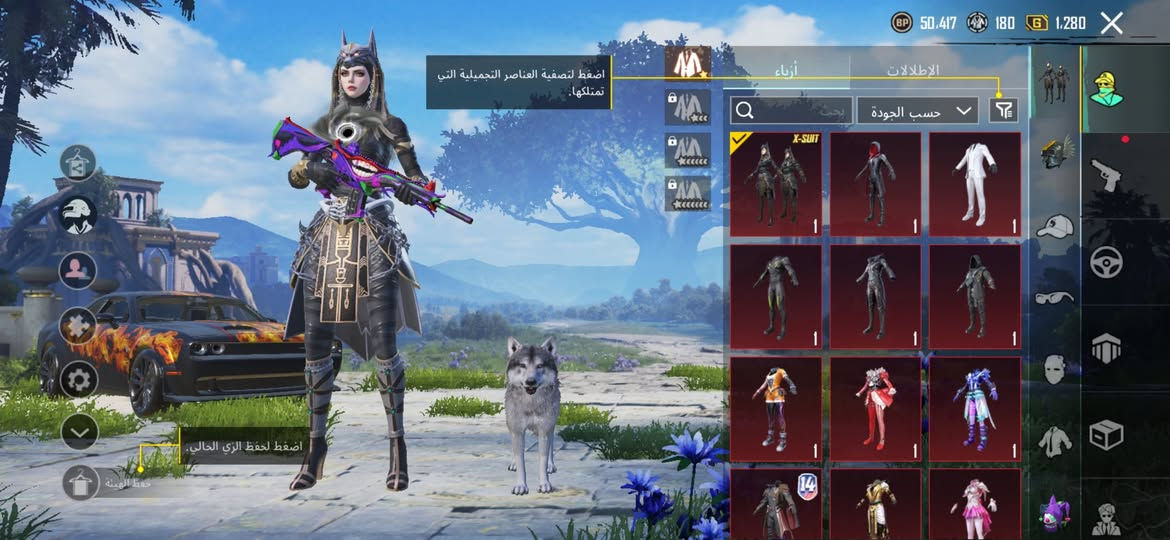
Task: Select the cap headwear category
Action: click(x=1054, y=227)
